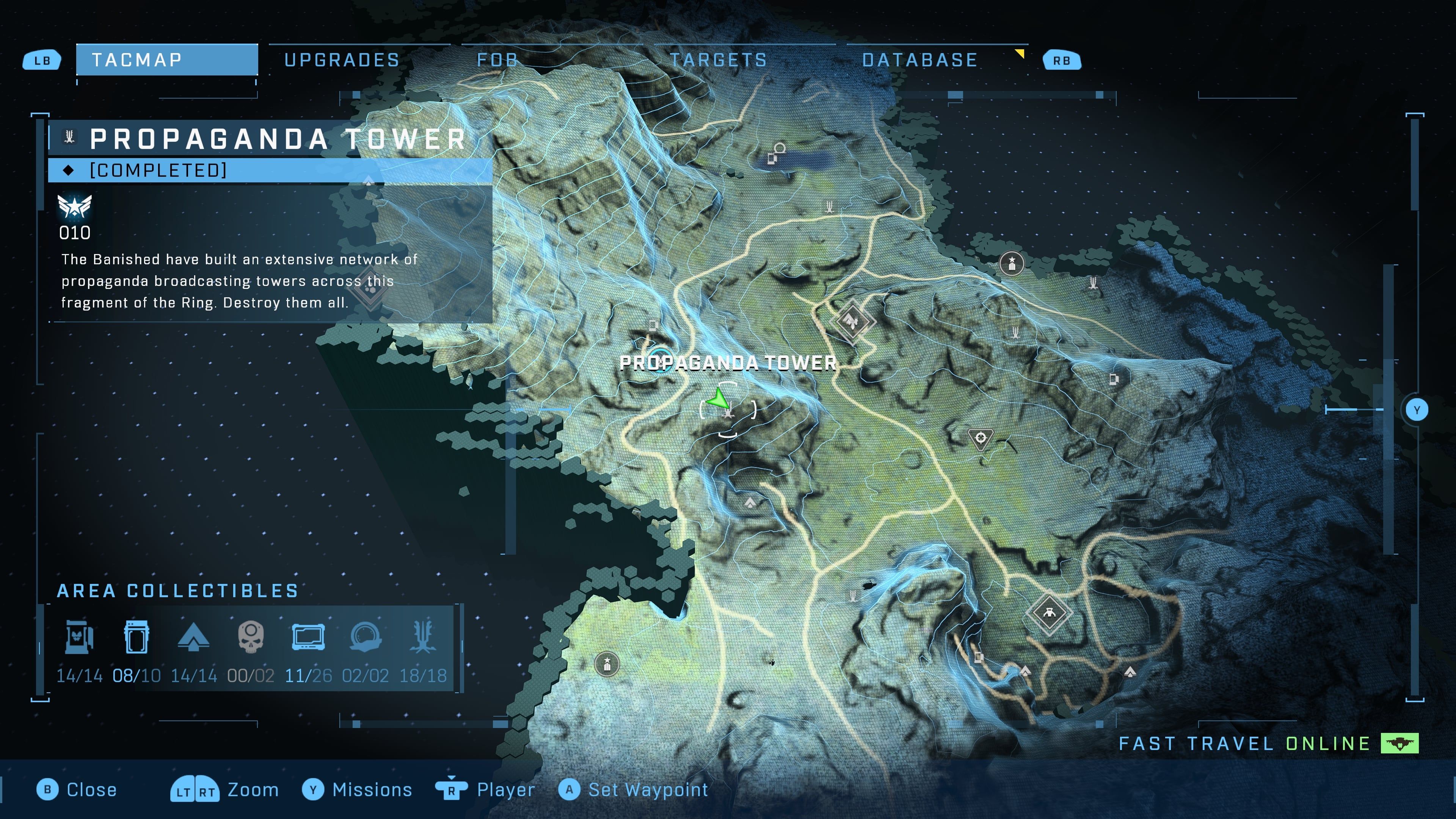The height and width of the screenshot is (819, 1456).
Task: Click the Fast Travel Online indicator
Action: 1268,743
